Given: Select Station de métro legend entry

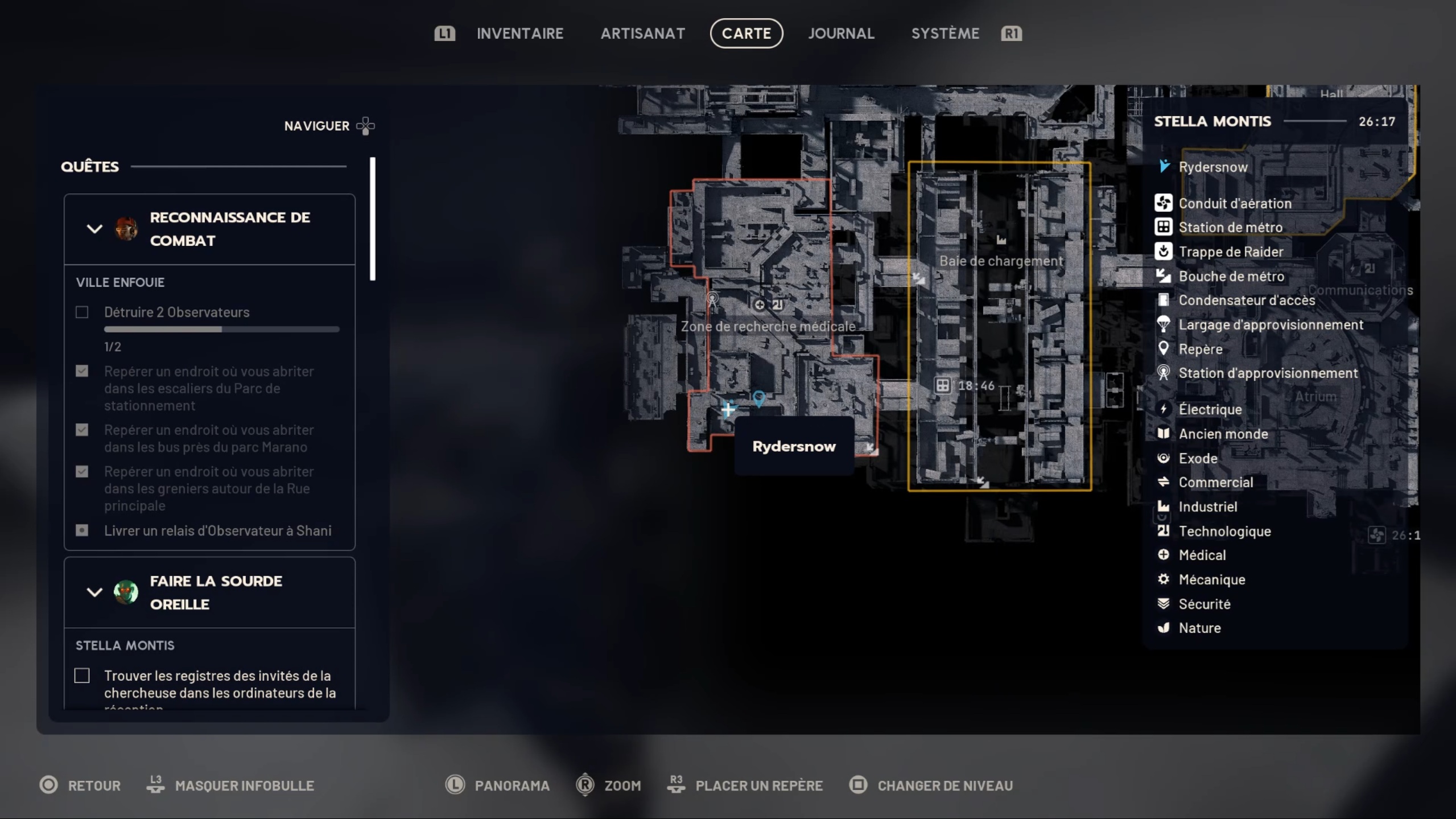Looking at the screenshot, I should (x=1230, y=227).
